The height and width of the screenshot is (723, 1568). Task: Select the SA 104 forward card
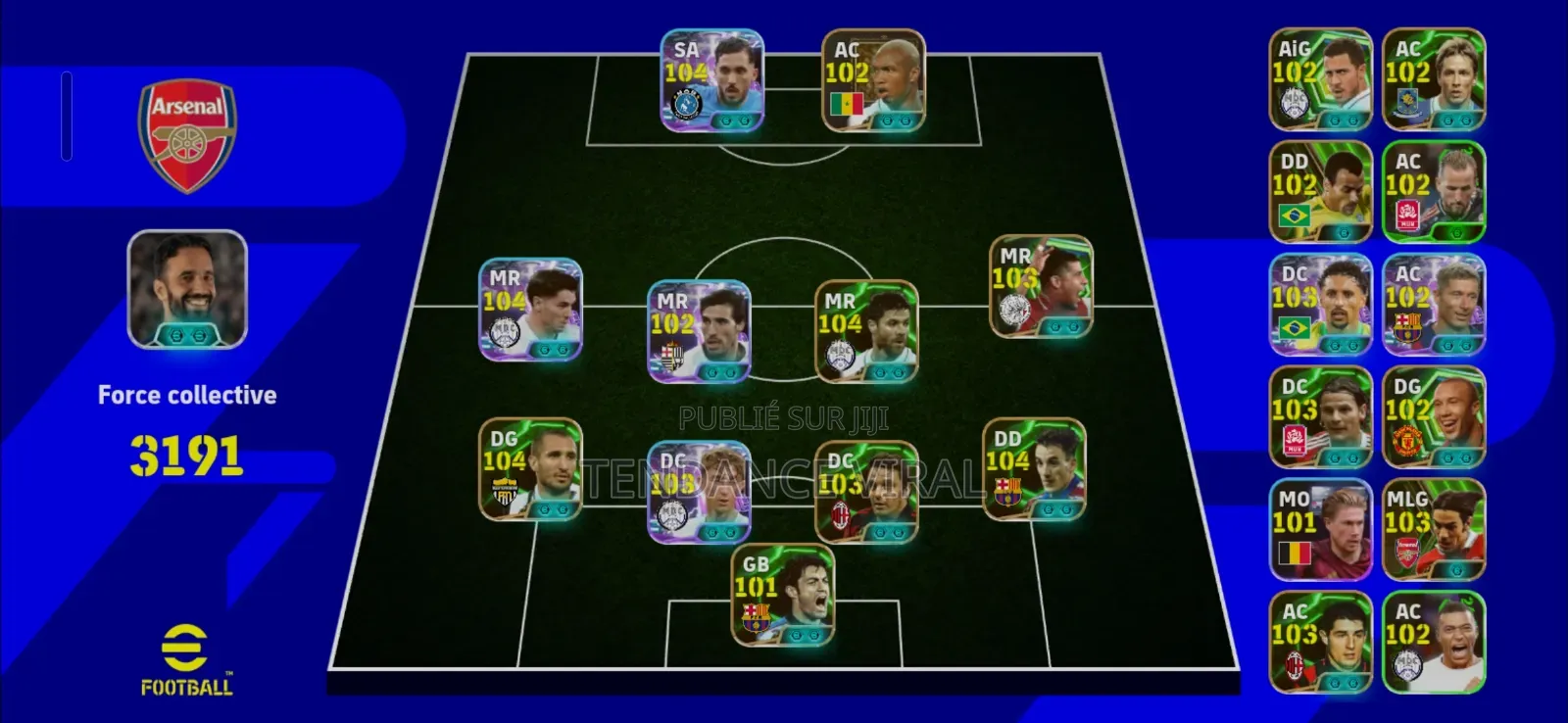coord(711,81)
